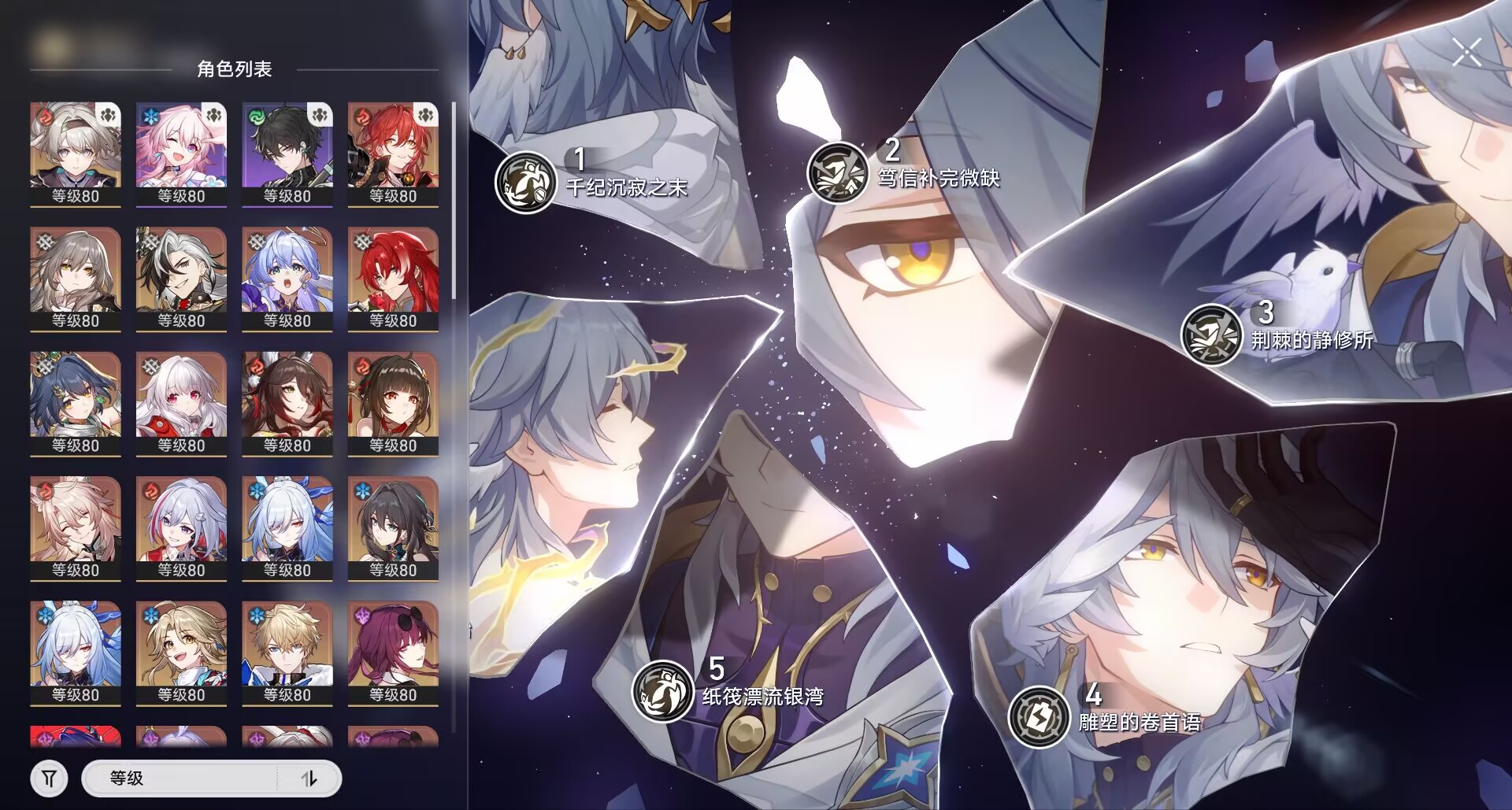The height and width of the screenshot is (810, 1512).
Task: Toggle the sort order arrows
Action: pyautogui.click(x=309, y=779)
